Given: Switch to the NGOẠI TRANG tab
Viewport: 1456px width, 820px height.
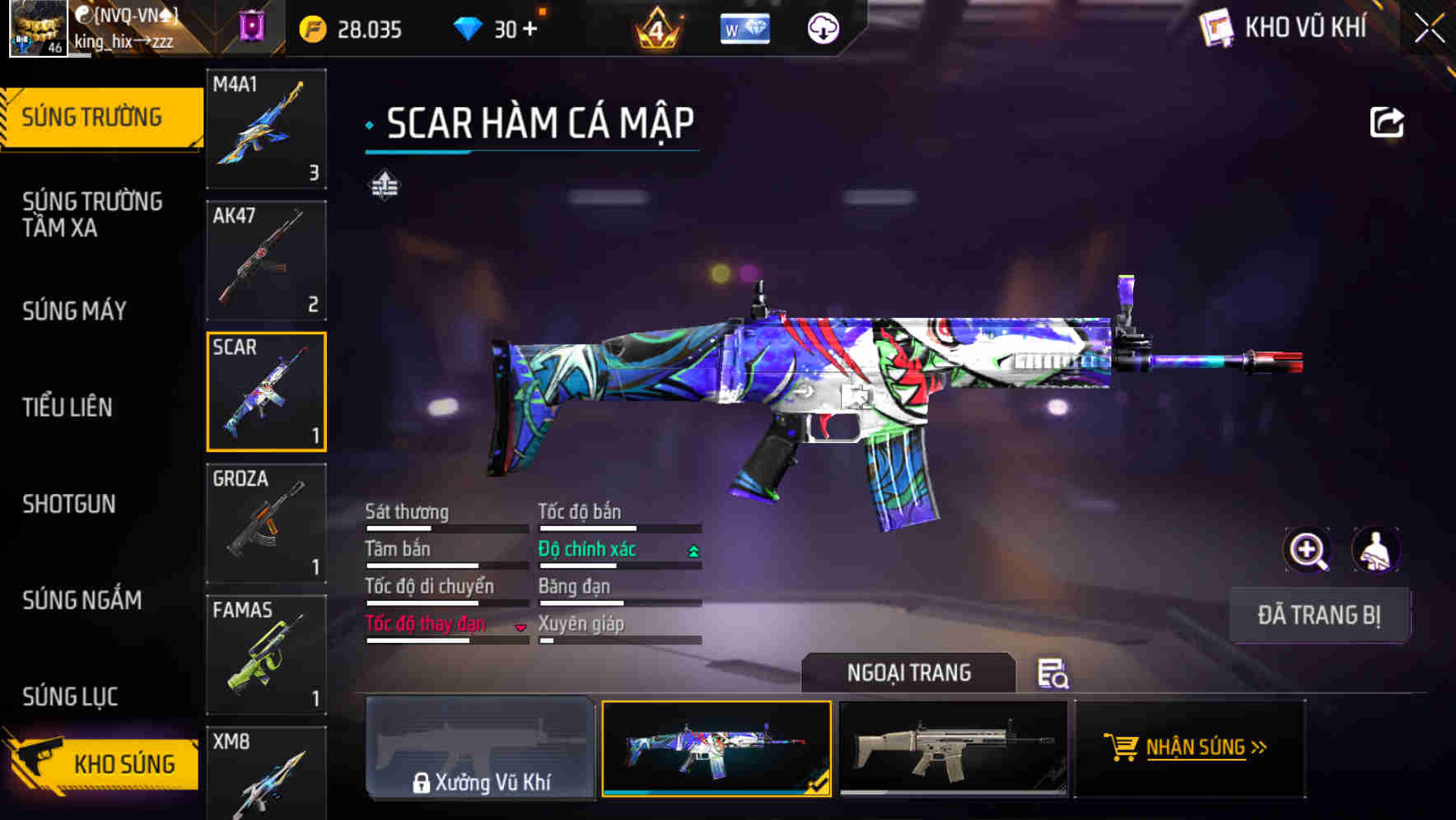Looking at the screenshot, I should tap(909, 673).
